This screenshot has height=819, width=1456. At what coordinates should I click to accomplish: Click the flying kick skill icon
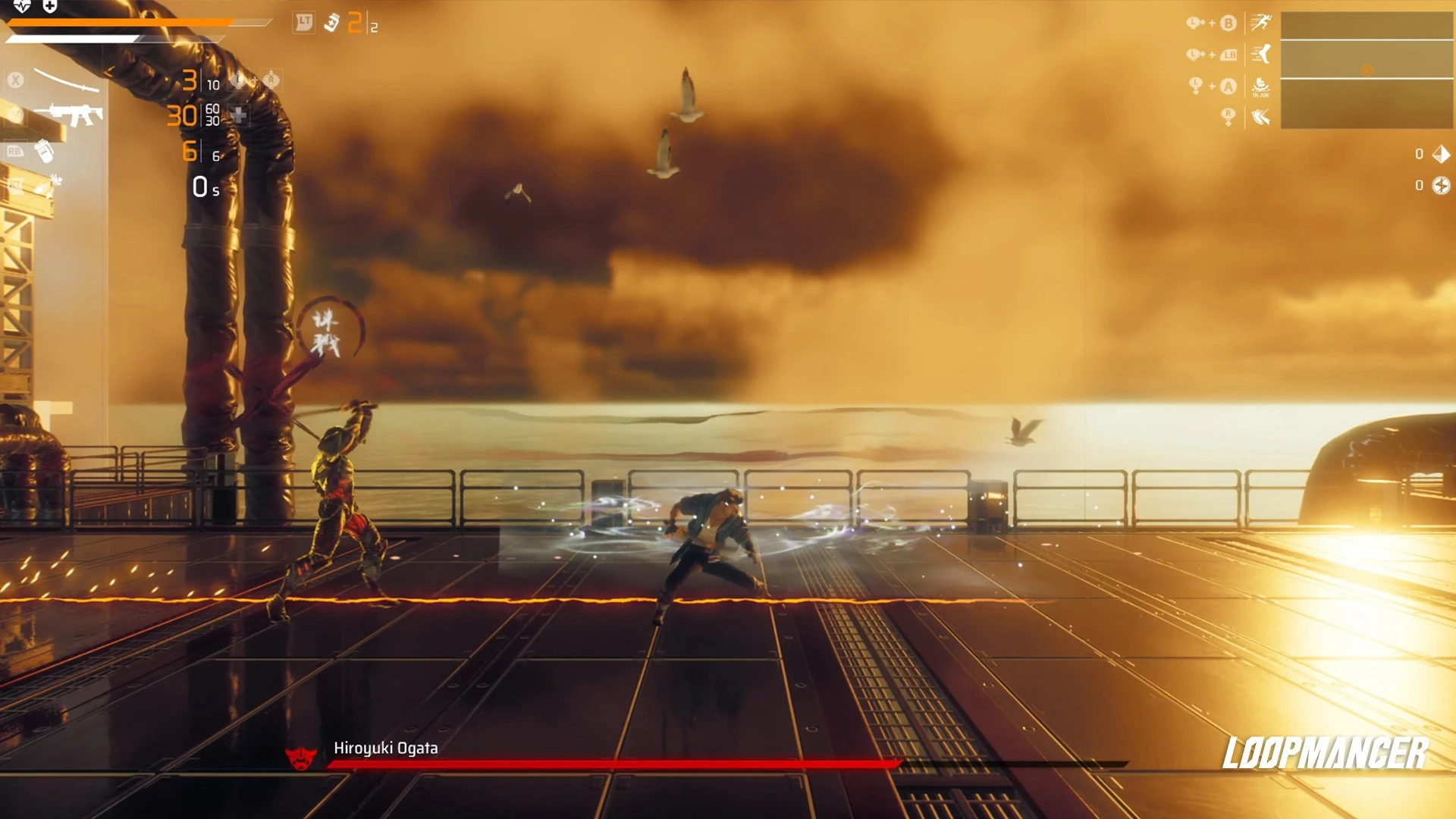pos(1261,54)
